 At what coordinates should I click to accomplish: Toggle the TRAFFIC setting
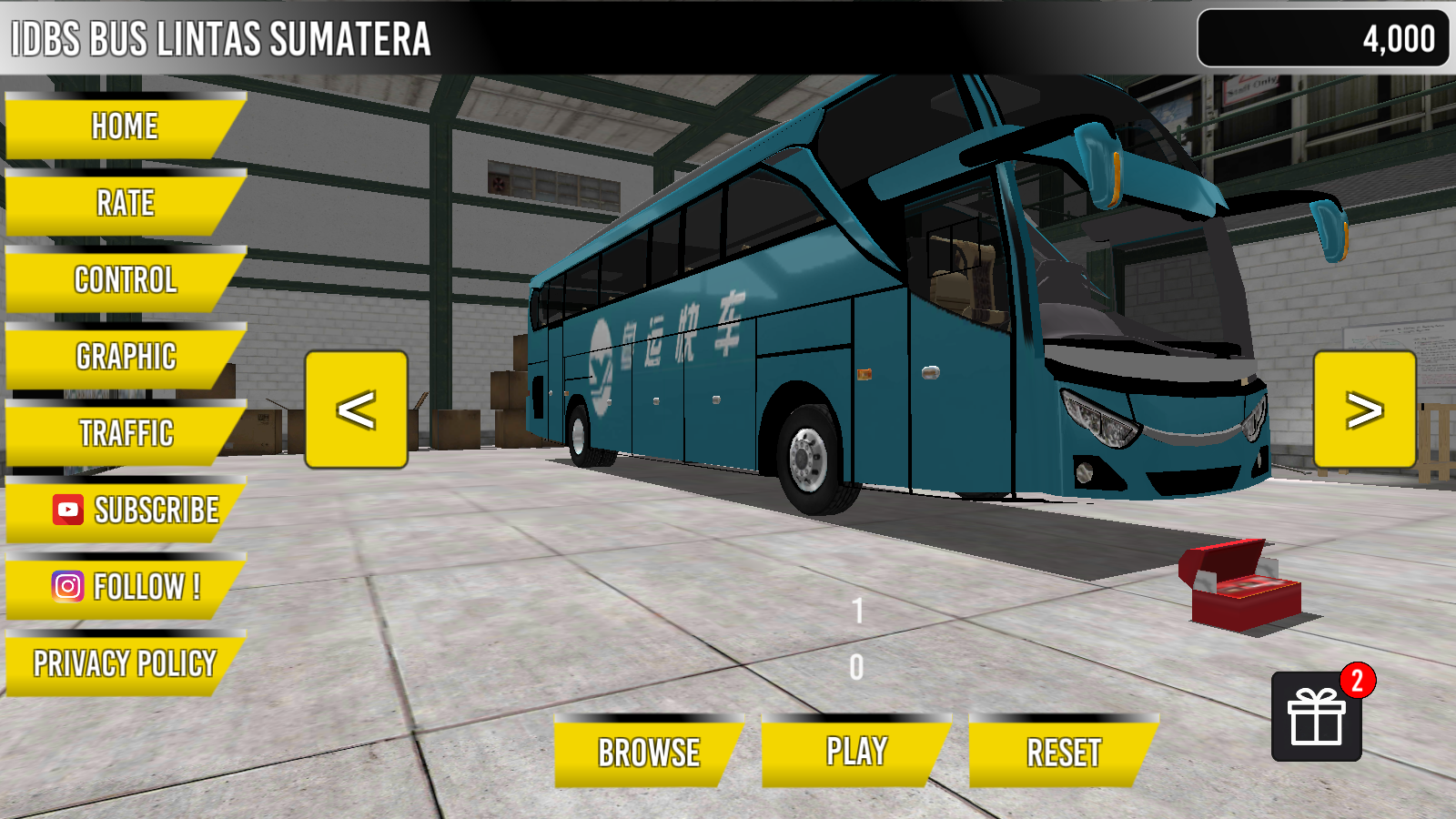tap(126, 435)
